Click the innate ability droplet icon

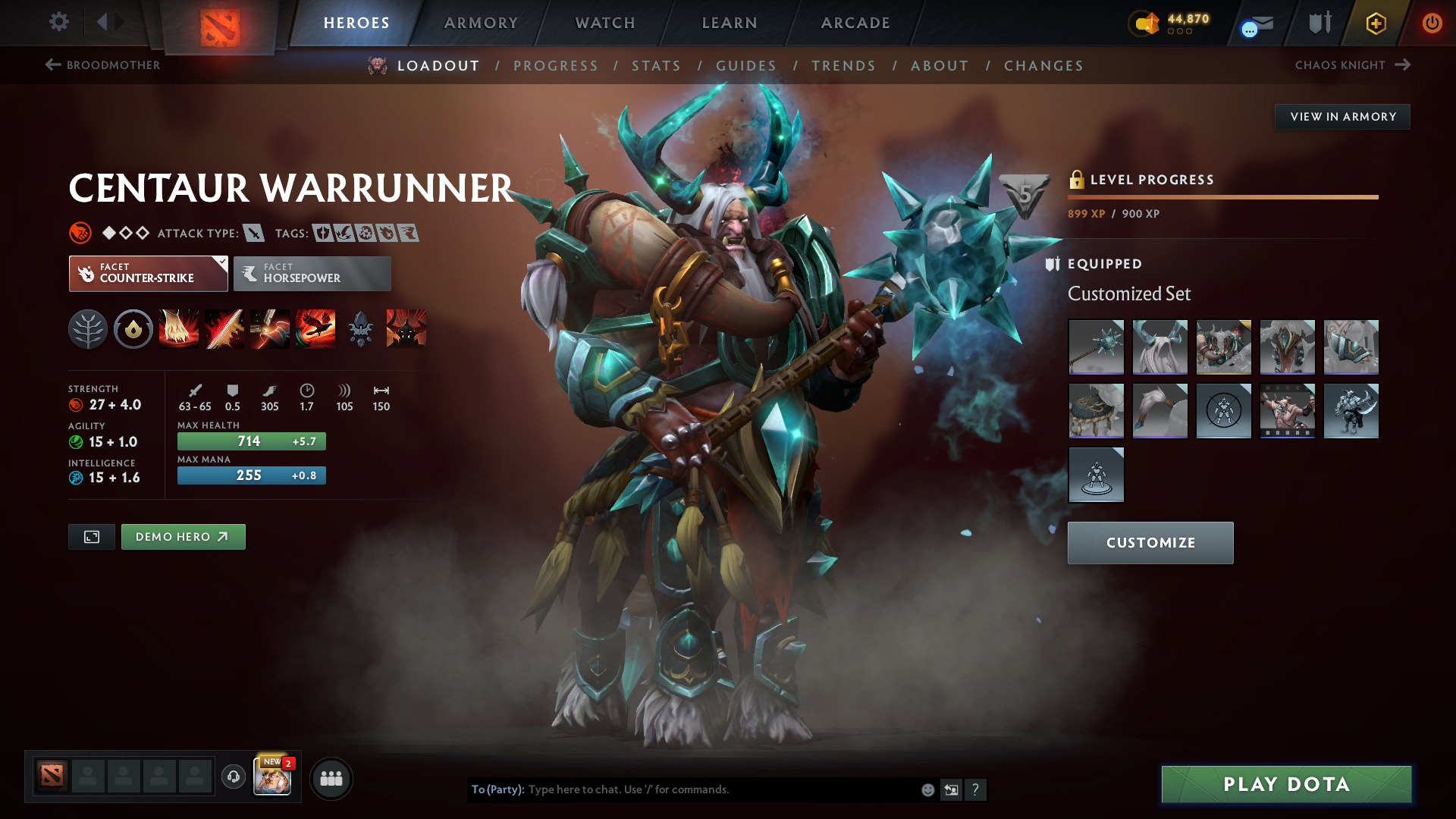[x=133, y=328]
